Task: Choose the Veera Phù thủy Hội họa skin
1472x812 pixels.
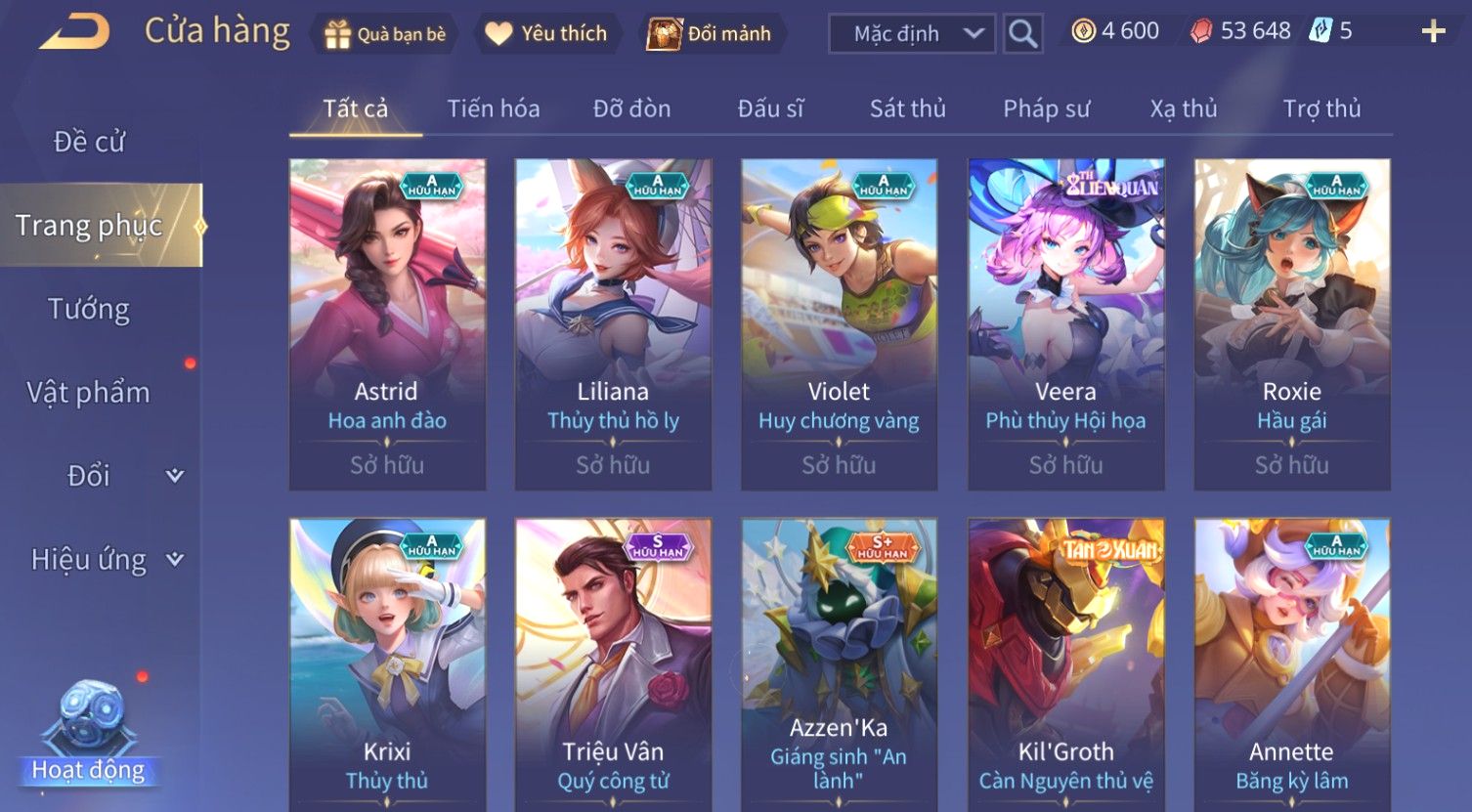Action: (1065, 323)
